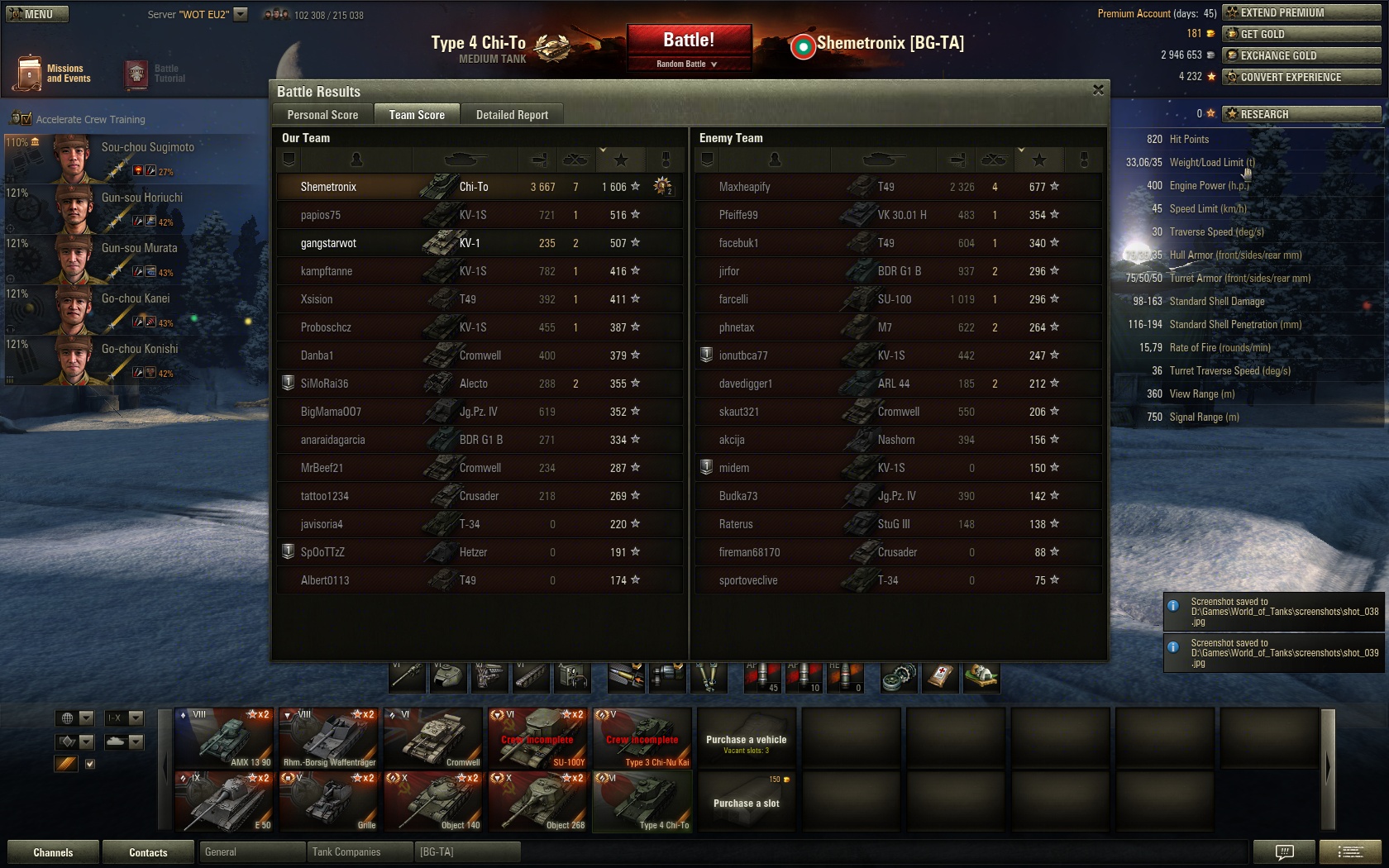Open the Detailed Report tab

pos(512,115)
